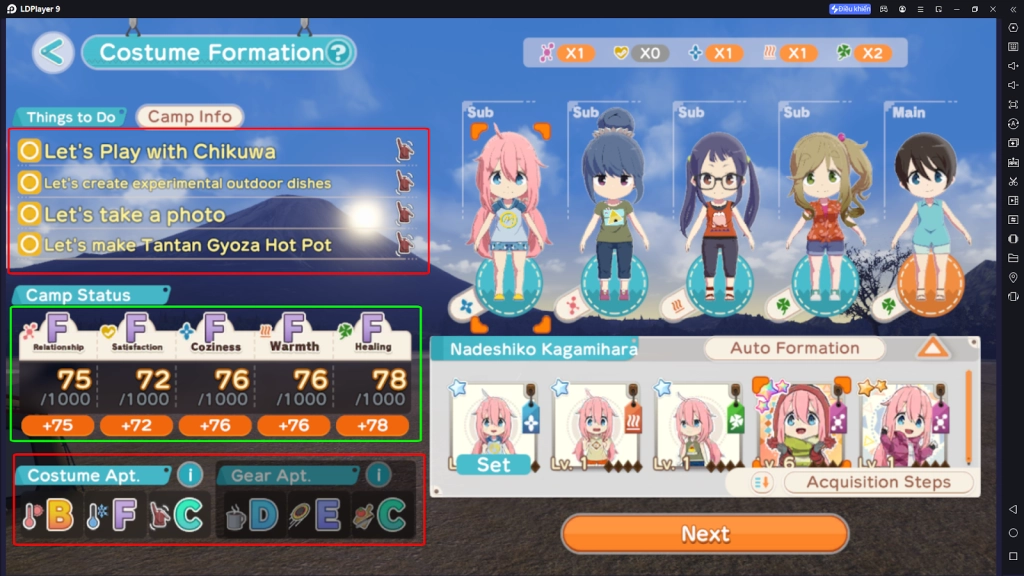Show Gear Apt. info

[x=378, y=474]
